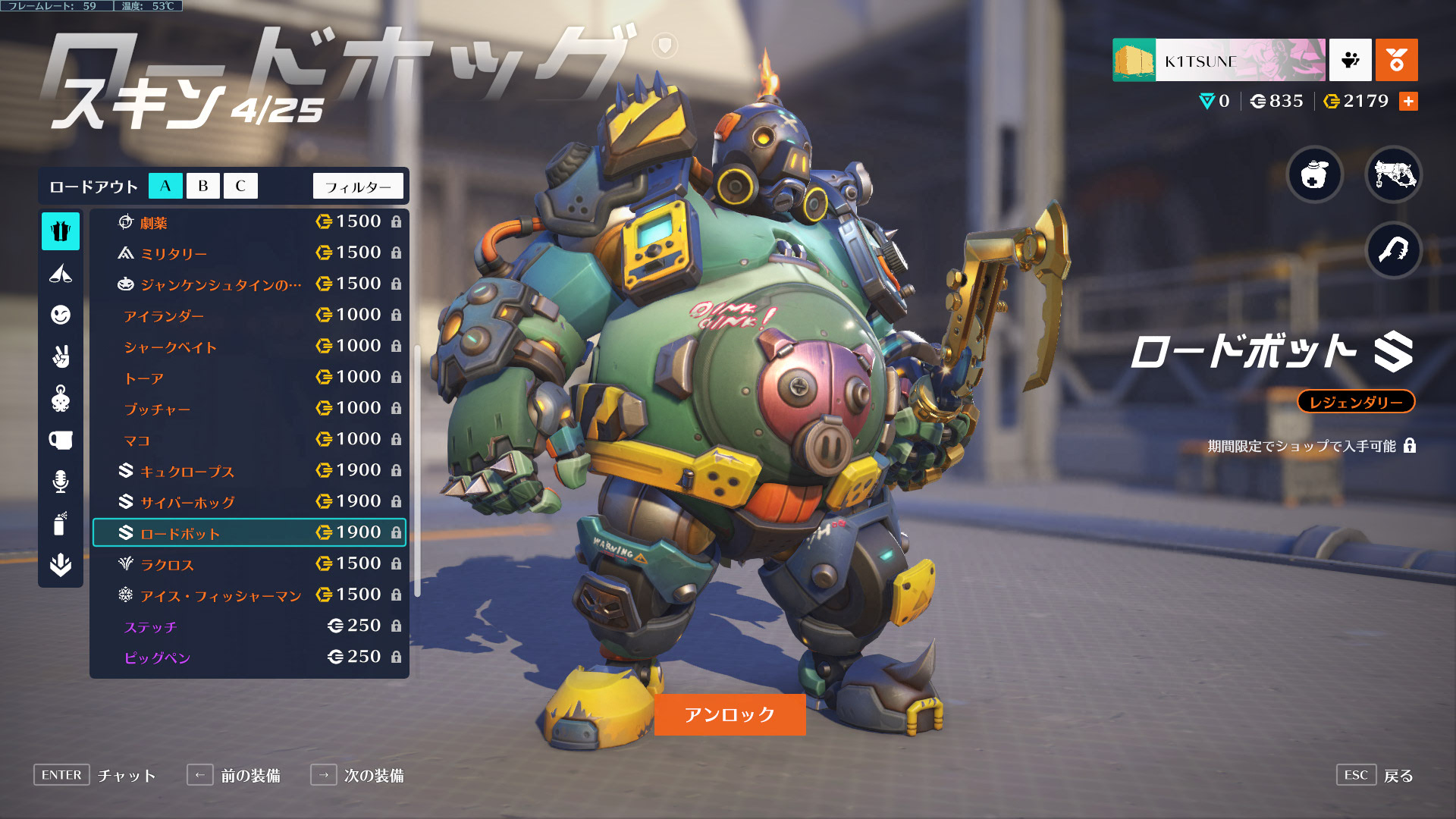Open the フィルター filter options
This screenshot has width=1456, height=819.
click(358, 187)
